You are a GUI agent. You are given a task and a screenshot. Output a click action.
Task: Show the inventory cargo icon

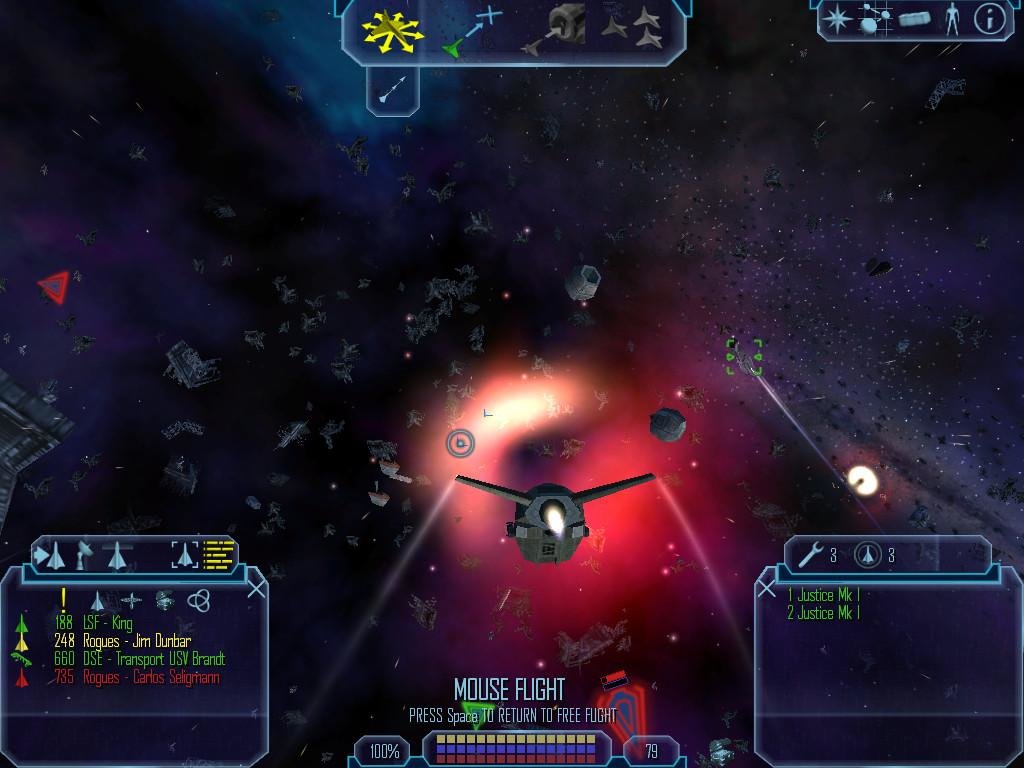914,18
